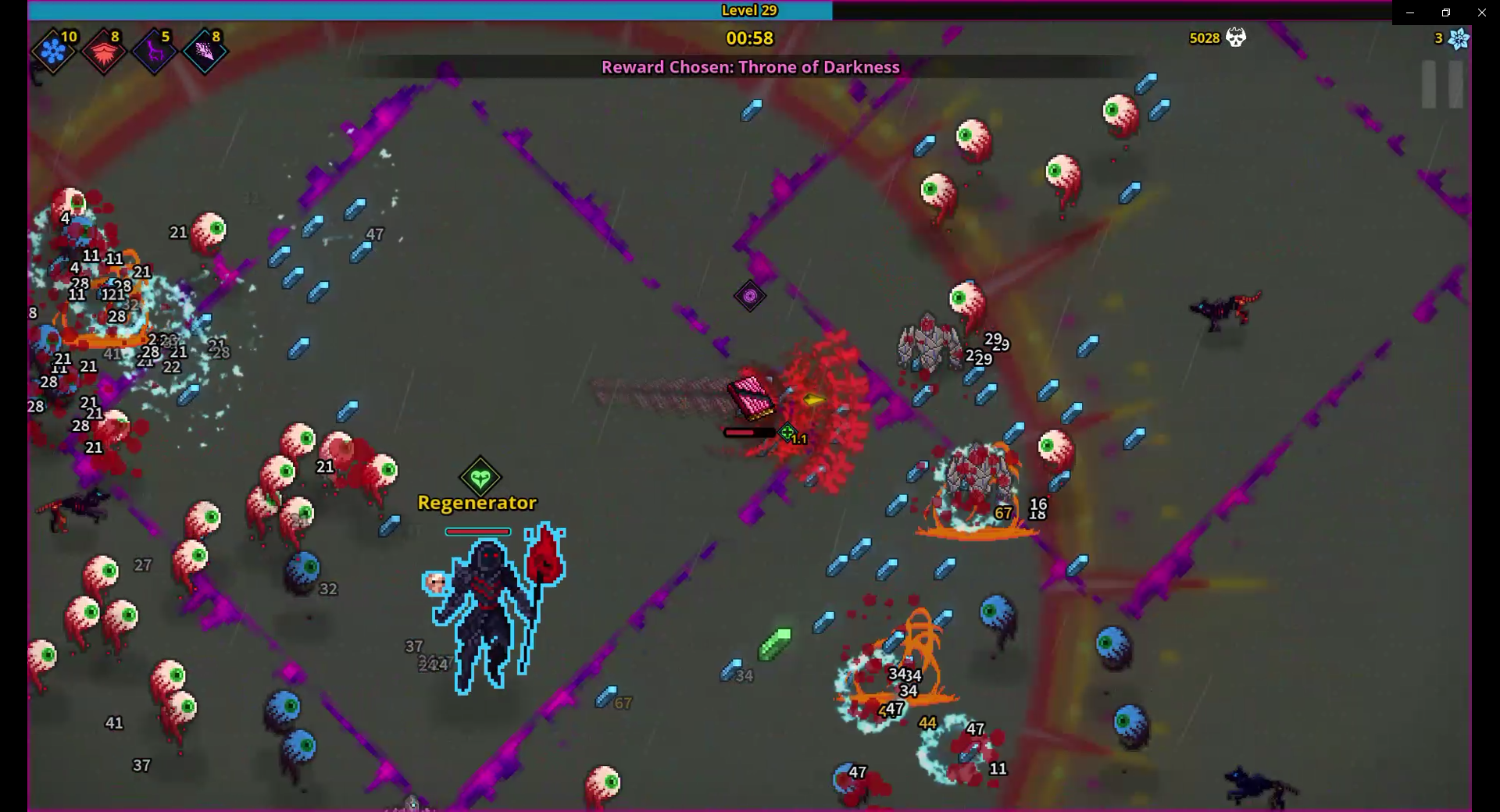Click the Regenerator name label
This screenshot has height=812, width=1500.
coord(477,504)
